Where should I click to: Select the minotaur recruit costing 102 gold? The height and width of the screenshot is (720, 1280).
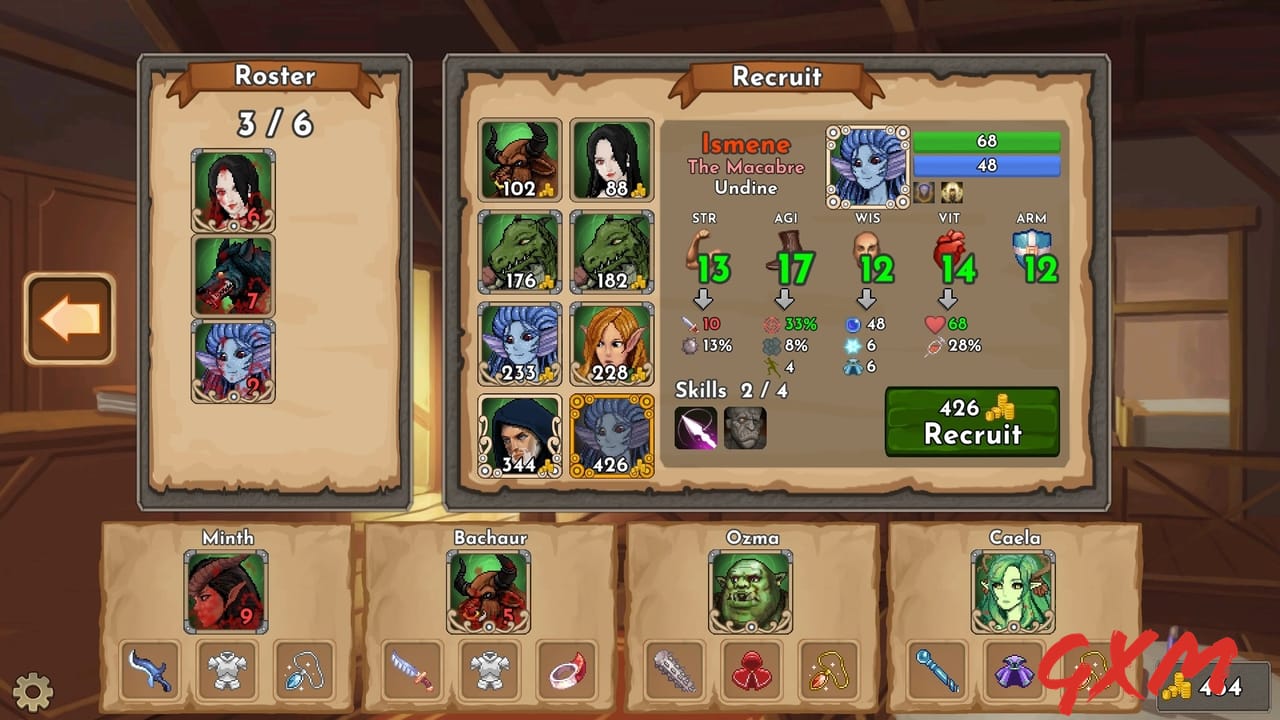pyautogui.click(x=519, y=158)
